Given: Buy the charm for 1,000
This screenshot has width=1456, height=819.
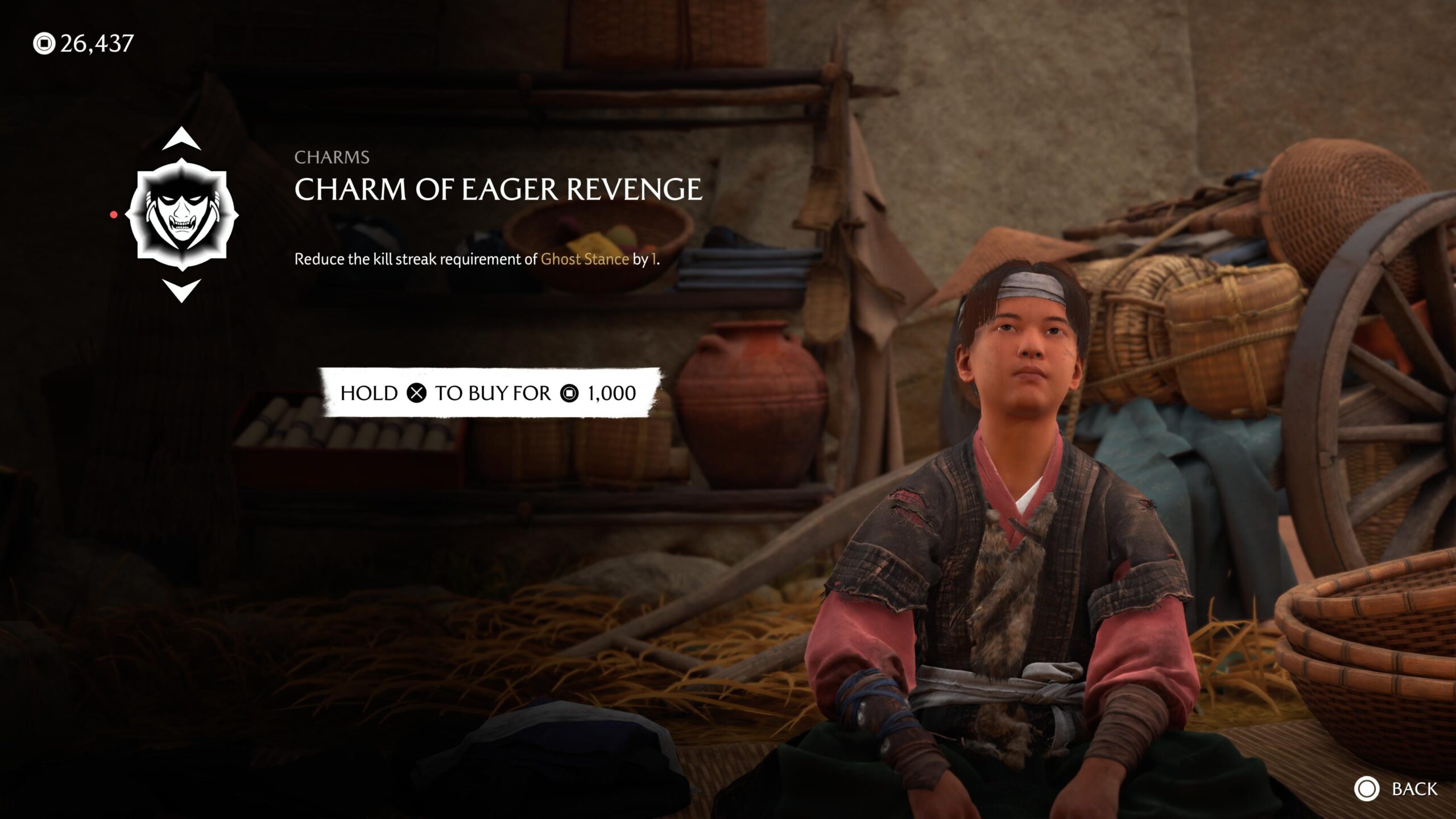Looking at the screenshot, I should pyautogui.click(x=488, y=393).
